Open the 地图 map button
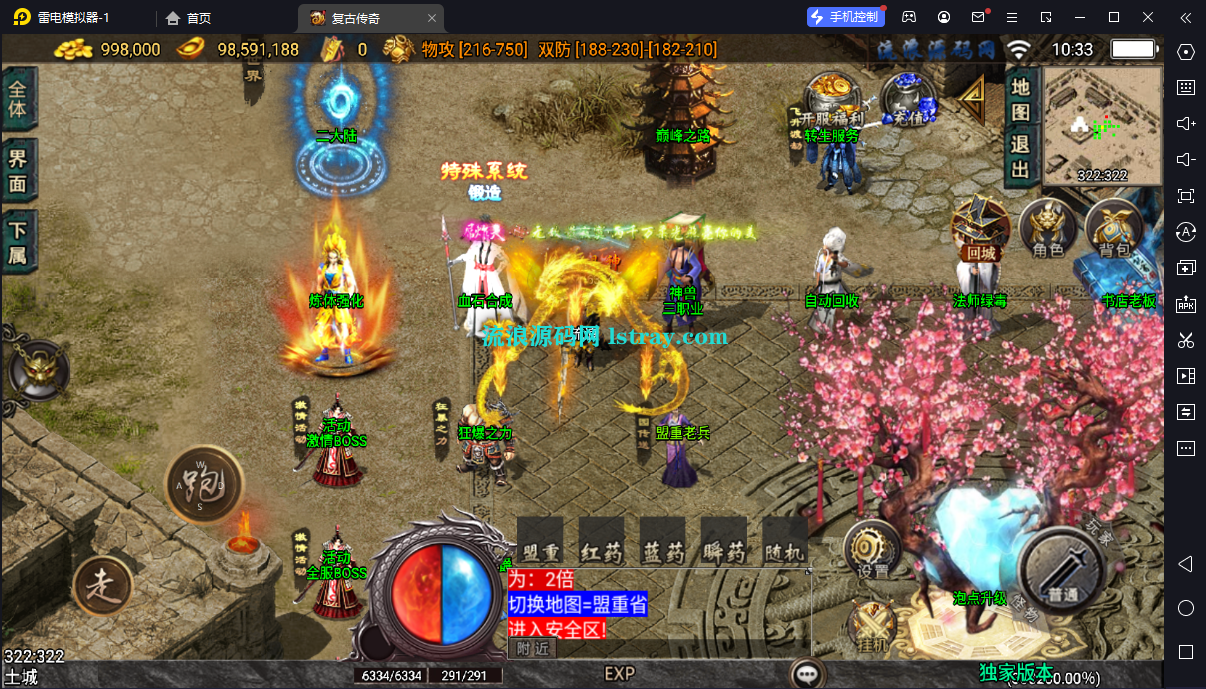The width and height of the screenshot is (1206, 689). (x=1020, y=100)
